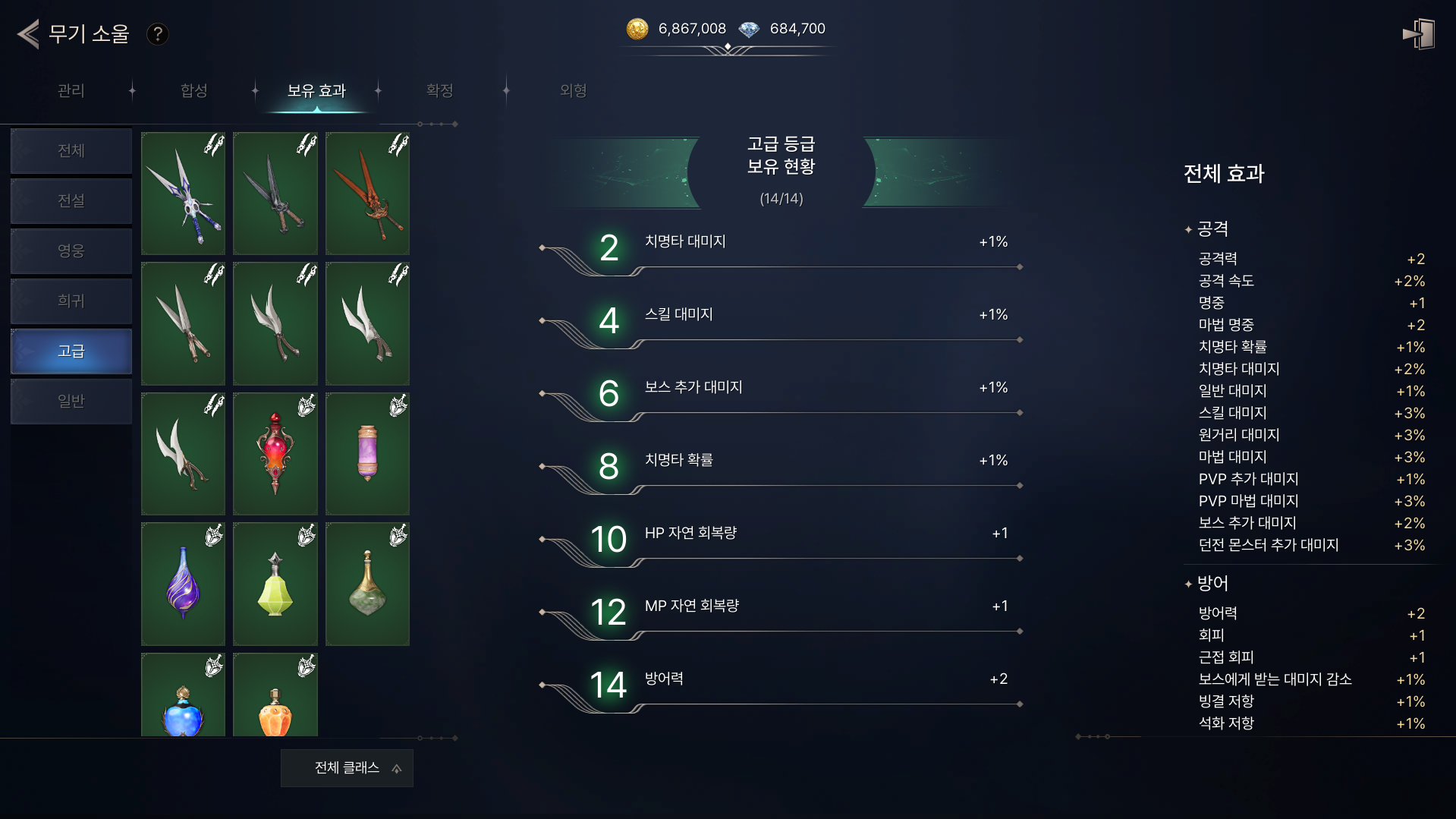Switch to the 확정 tab

[x=440, y=91]
